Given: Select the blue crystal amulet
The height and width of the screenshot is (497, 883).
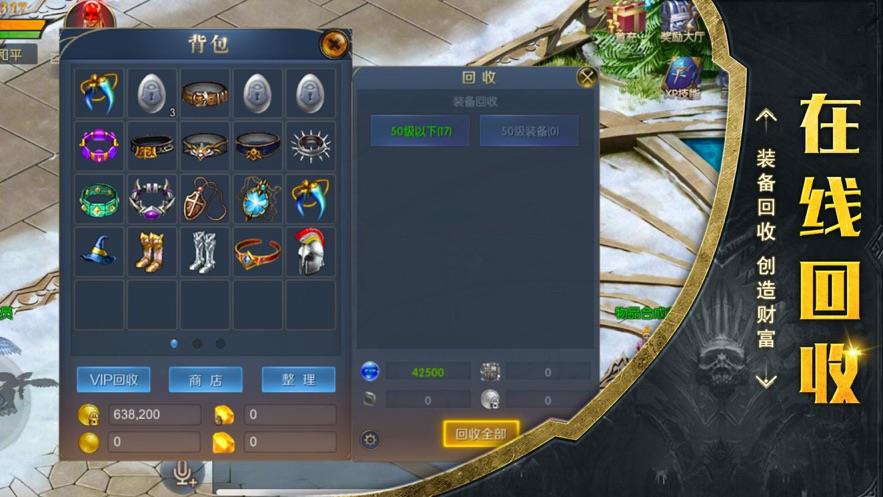Looking at the screenshot, I should [257, 199].
